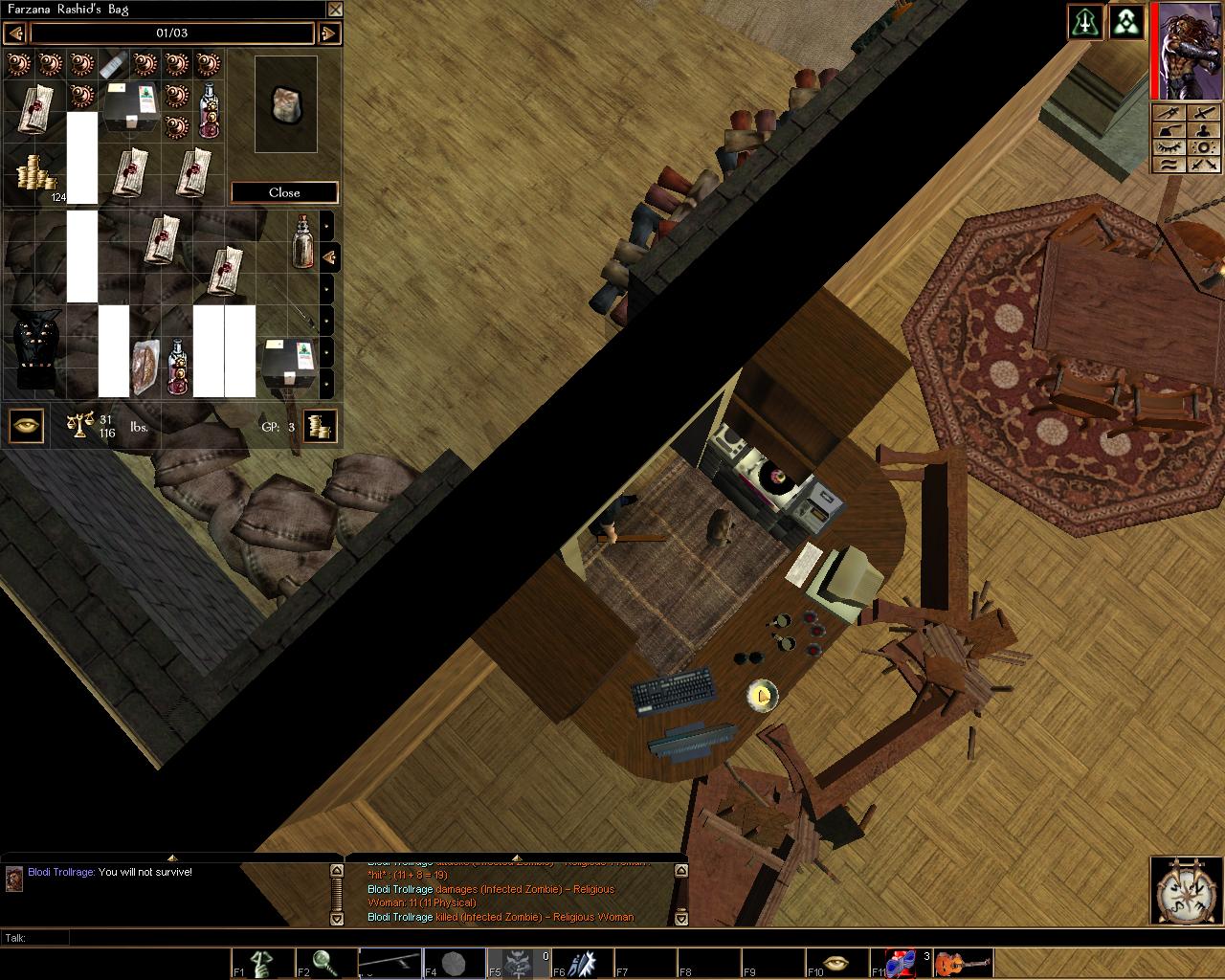Activate the F2 magnifying glass quickslot
This screenshot has height=980, width=1225.
coord(326,963)
